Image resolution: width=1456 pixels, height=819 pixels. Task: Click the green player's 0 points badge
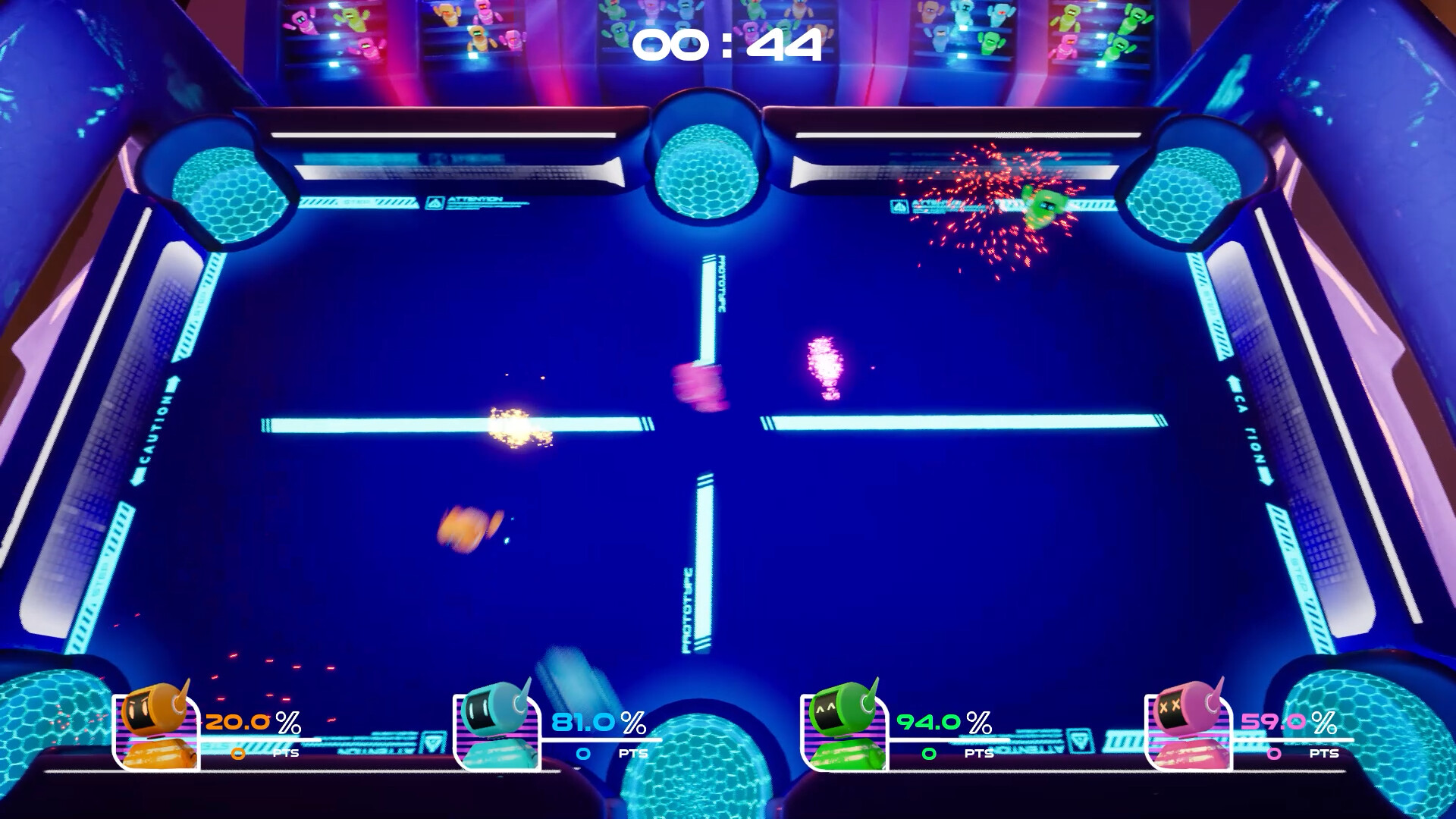(929, 755)
